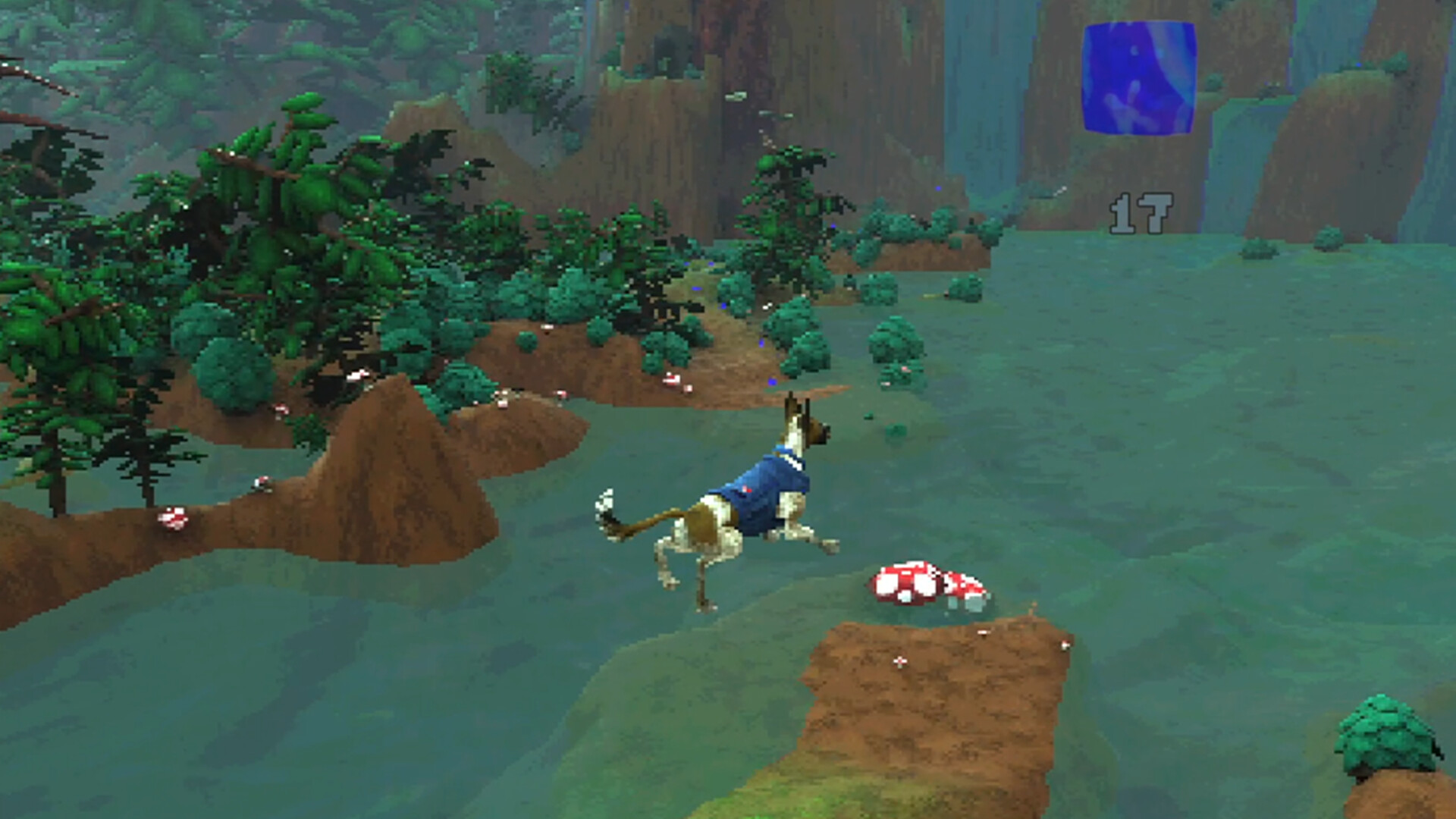Click the mushroom on the left dirt hill
The height and width of the screenshot is (819, 1456).
tap(173, 520)
